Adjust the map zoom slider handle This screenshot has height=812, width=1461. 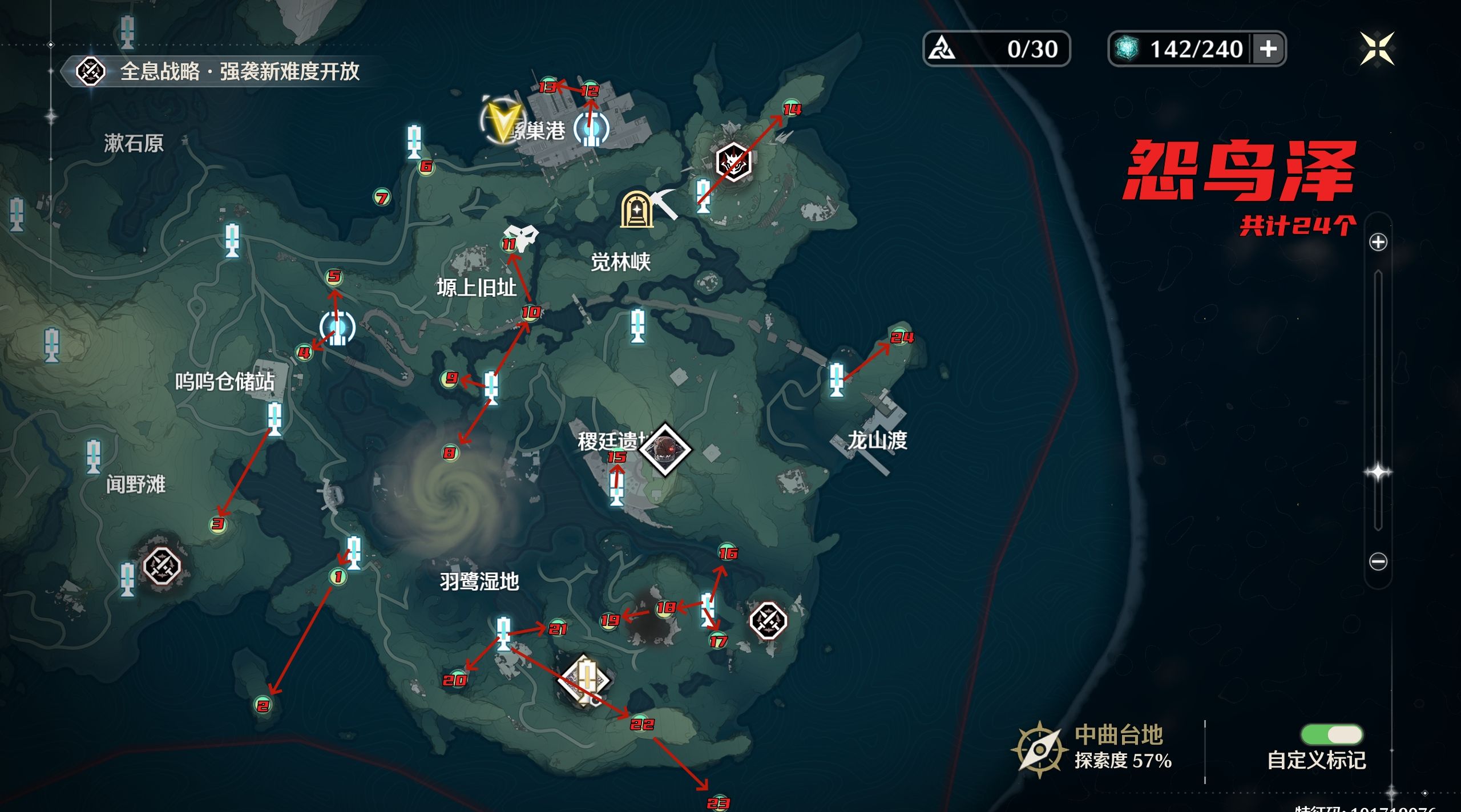point(1378,472)
